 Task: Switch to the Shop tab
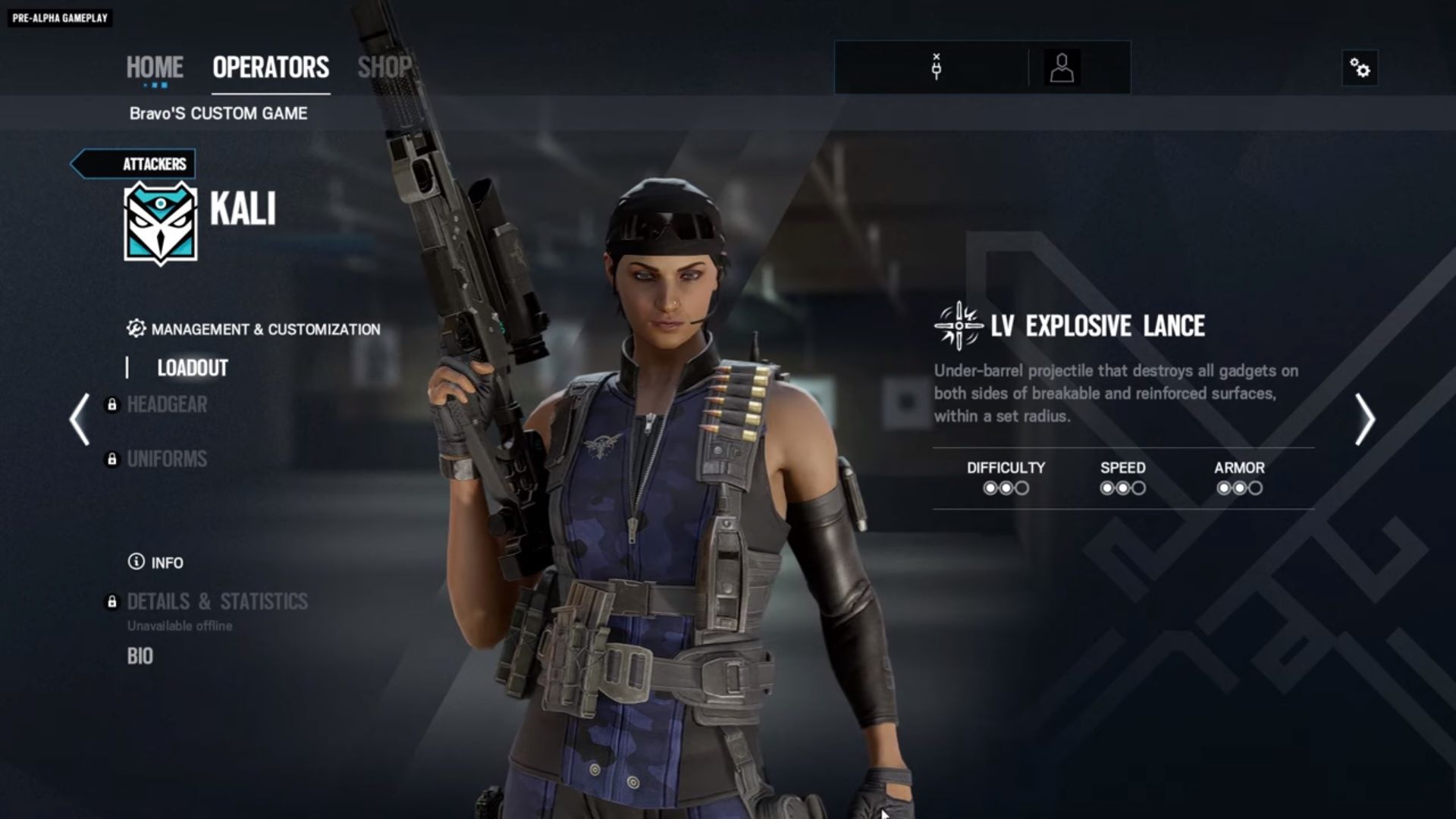[385, 67]
